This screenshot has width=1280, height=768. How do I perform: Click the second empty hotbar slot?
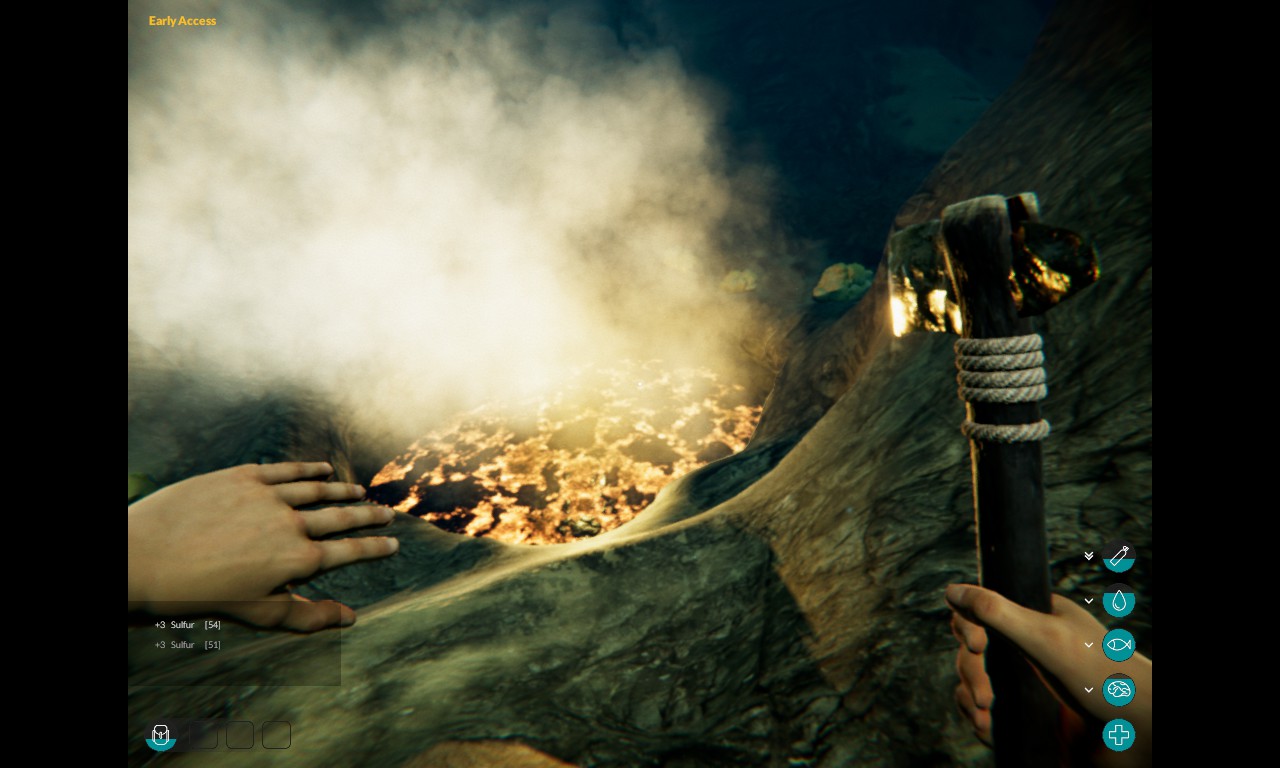click(x=202, y=735)
